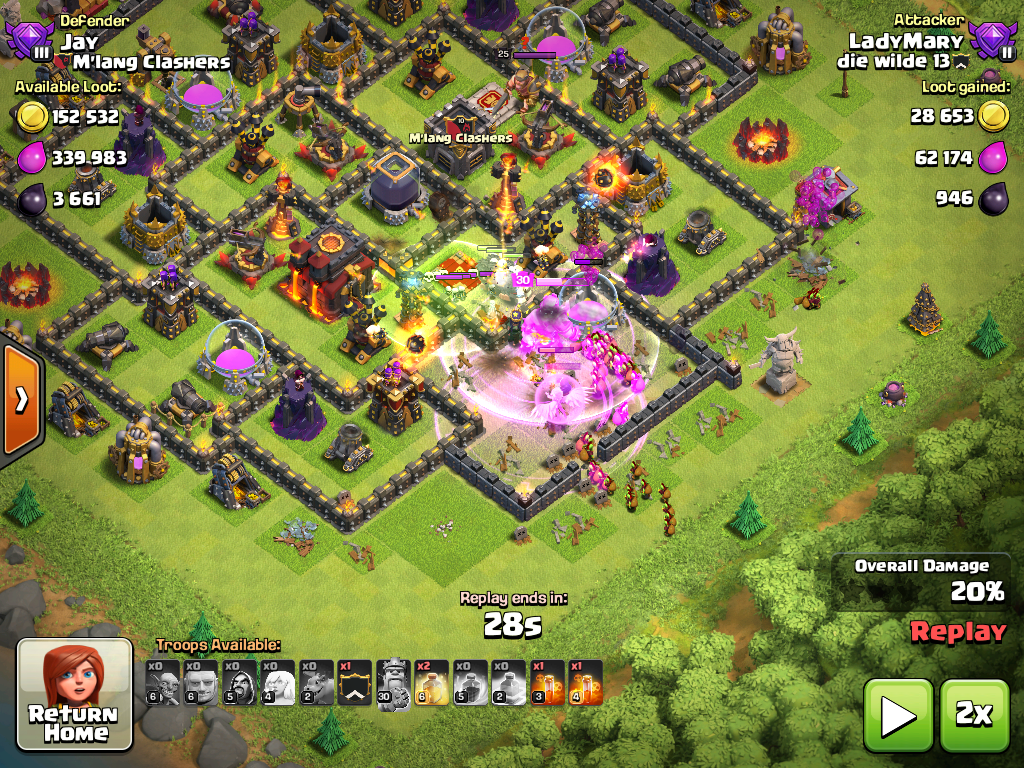Expand the orange side panel arrow
The width and height of the screenshot is (1024, 768).
20,400
